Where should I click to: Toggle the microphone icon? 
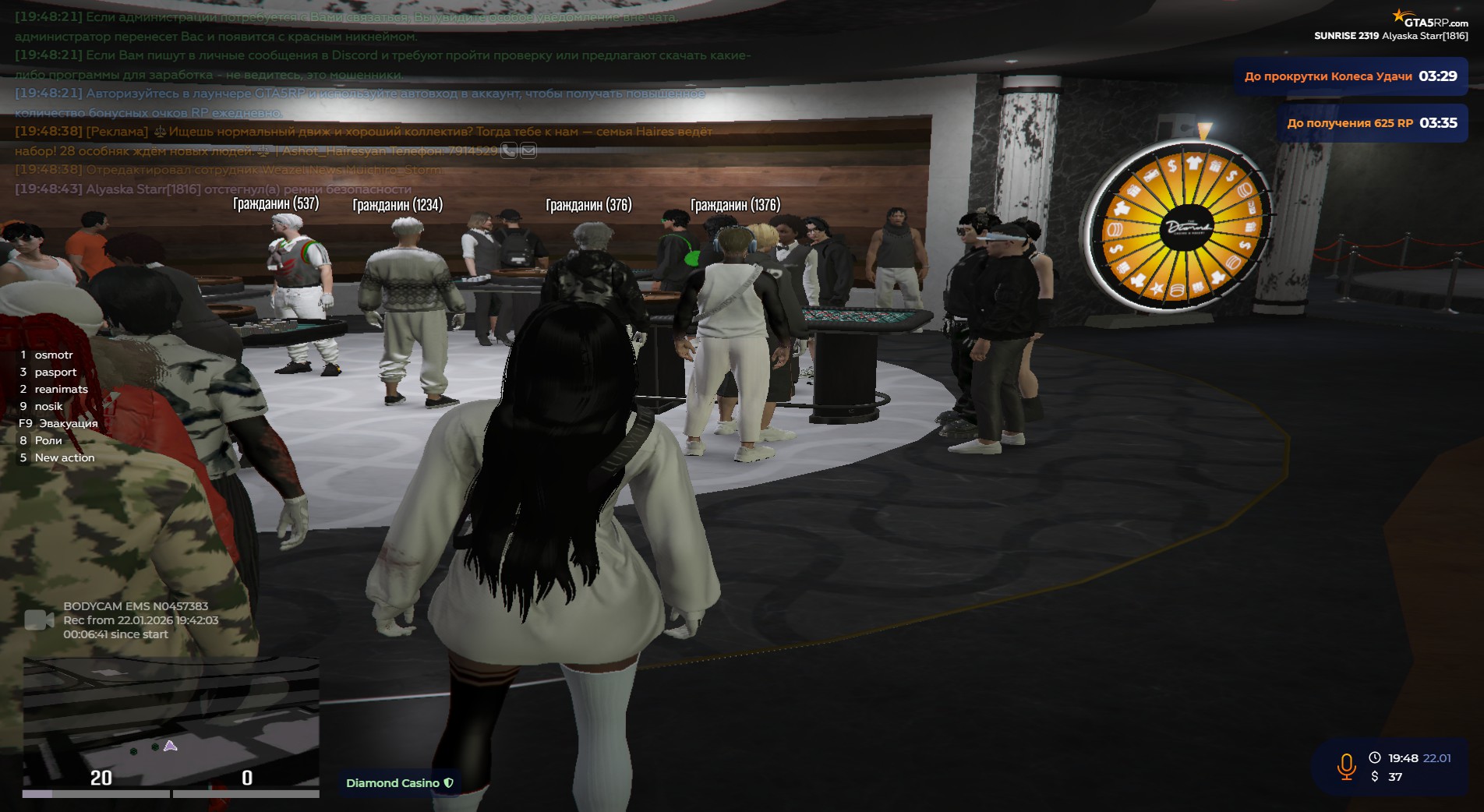[1346, 767]
